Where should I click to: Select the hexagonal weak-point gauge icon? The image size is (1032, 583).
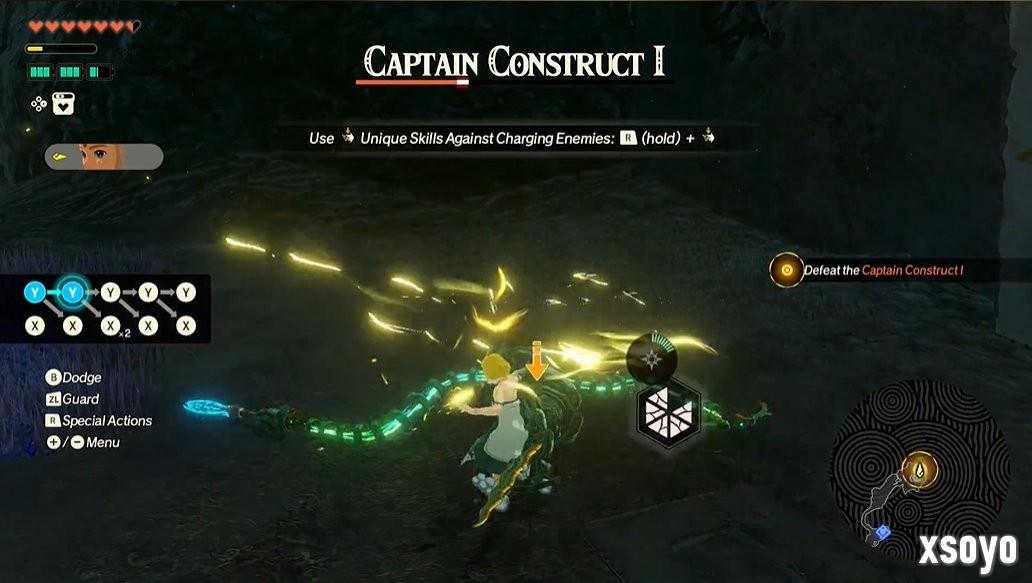pyautogui.click(x=669, y=411)
